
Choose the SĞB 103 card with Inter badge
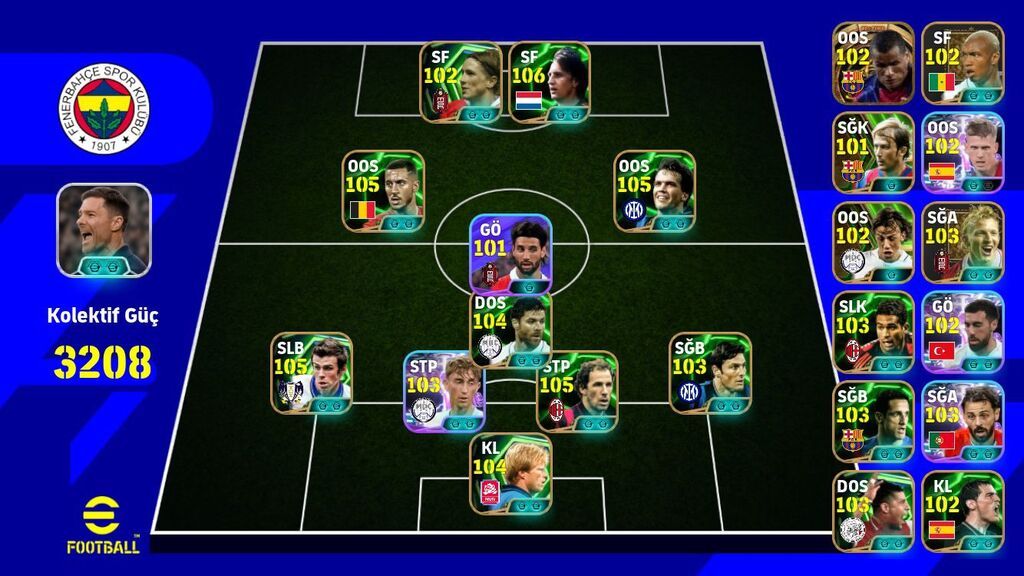coord(710,372)
